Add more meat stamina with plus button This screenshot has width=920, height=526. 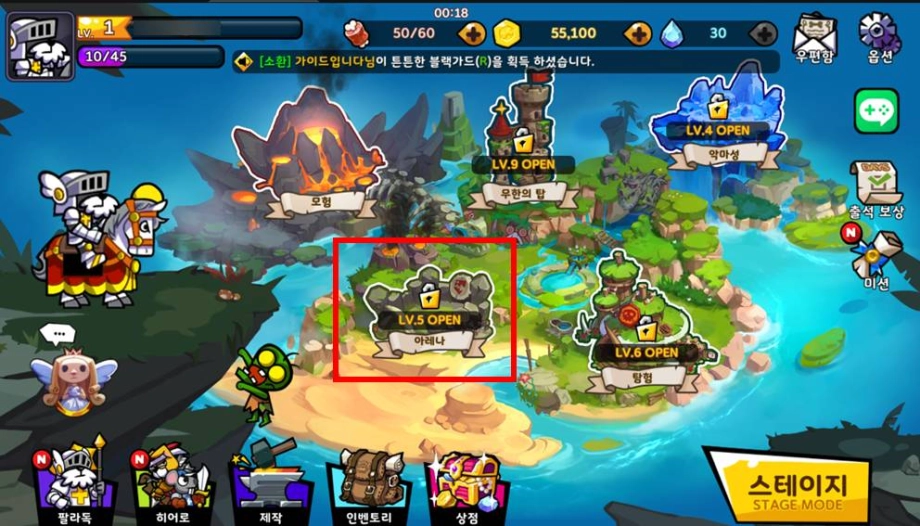click(x=473, y=34)
